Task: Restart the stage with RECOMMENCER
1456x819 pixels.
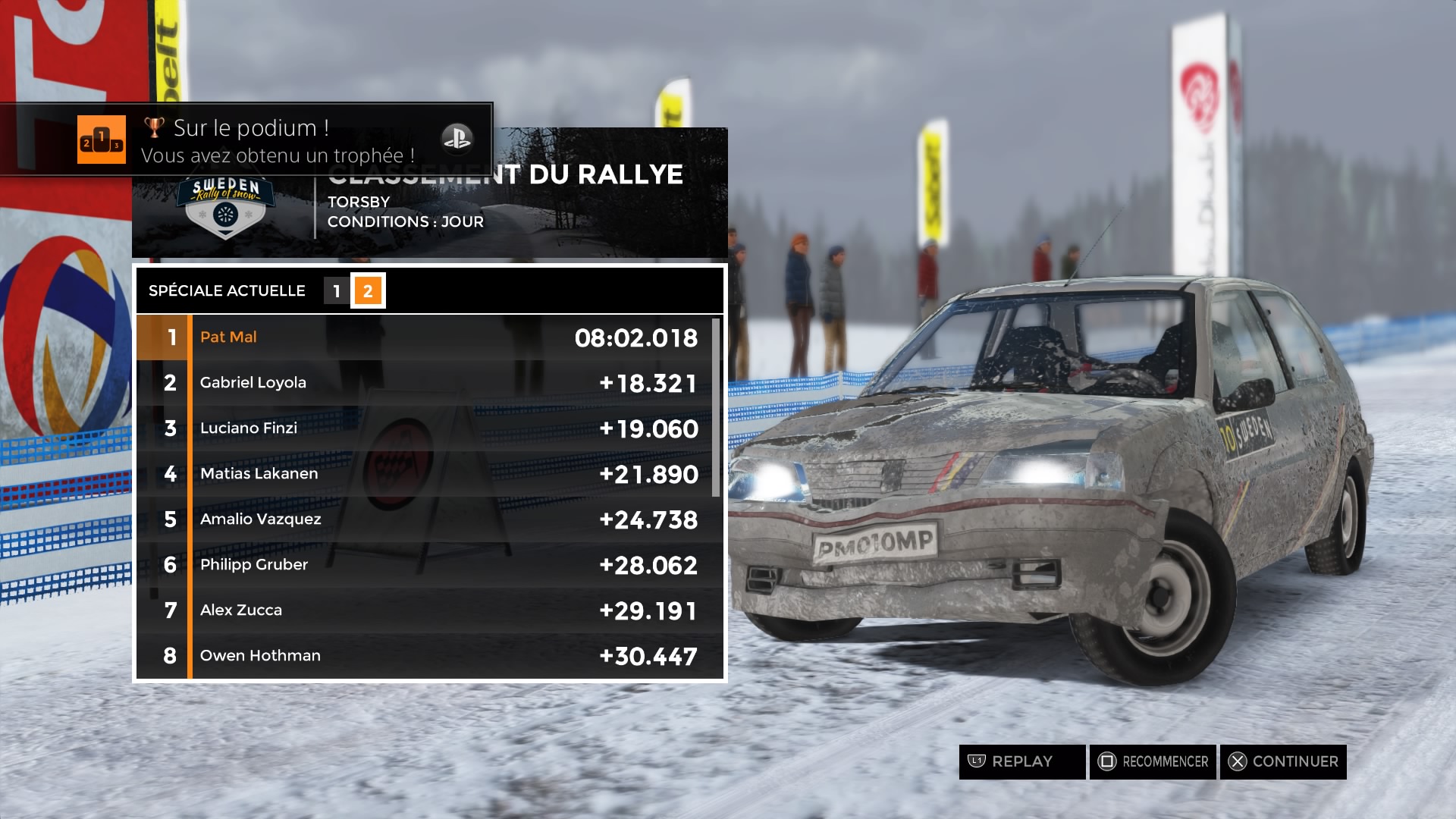Action: tap(1153, 761)
